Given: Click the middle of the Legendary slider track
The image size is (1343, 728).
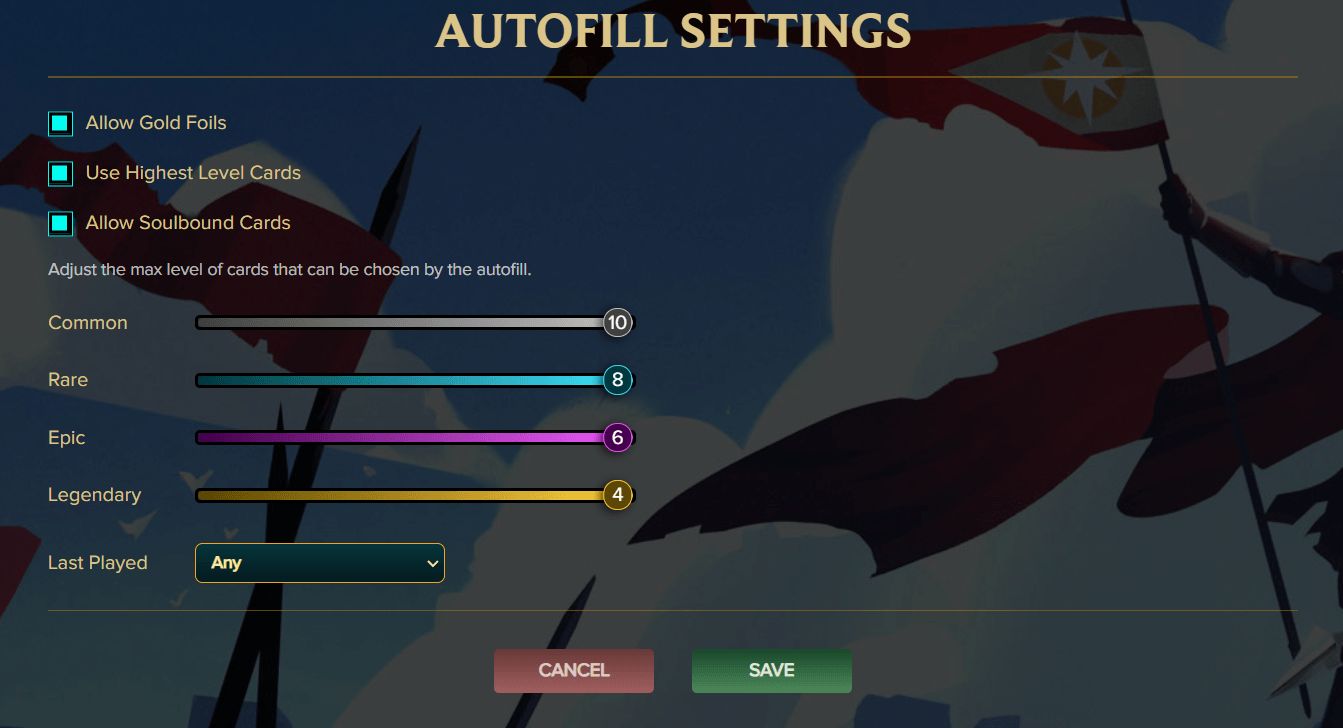Looking at the screenshot, I should (405, 494).
